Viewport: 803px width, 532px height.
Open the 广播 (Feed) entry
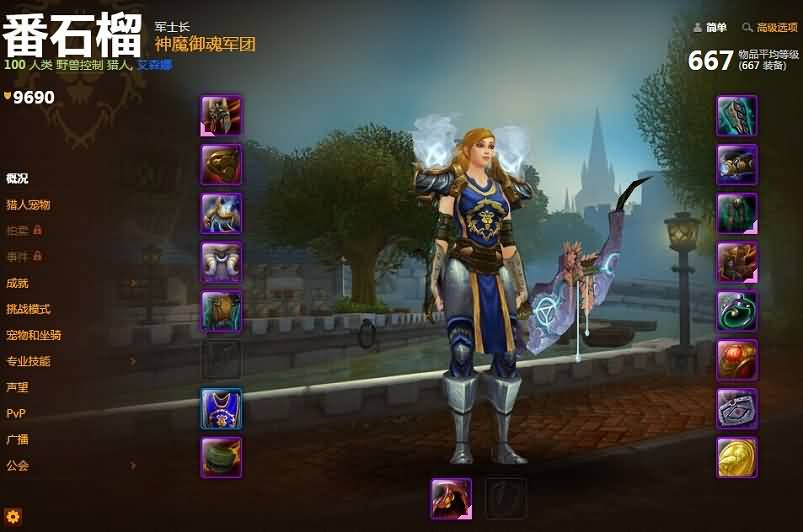(x=17, y=439)
